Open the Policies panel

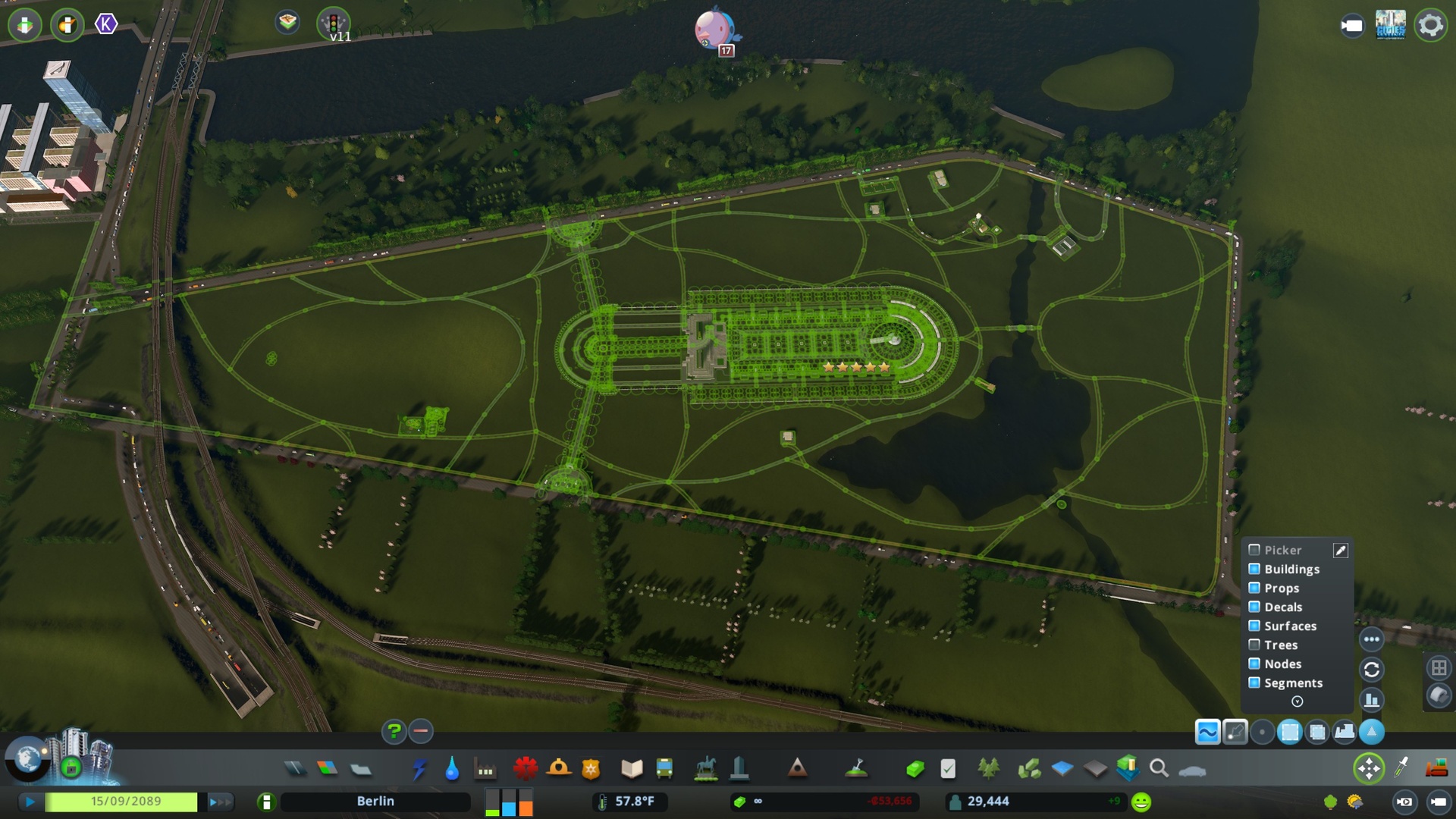coord(948,768)
